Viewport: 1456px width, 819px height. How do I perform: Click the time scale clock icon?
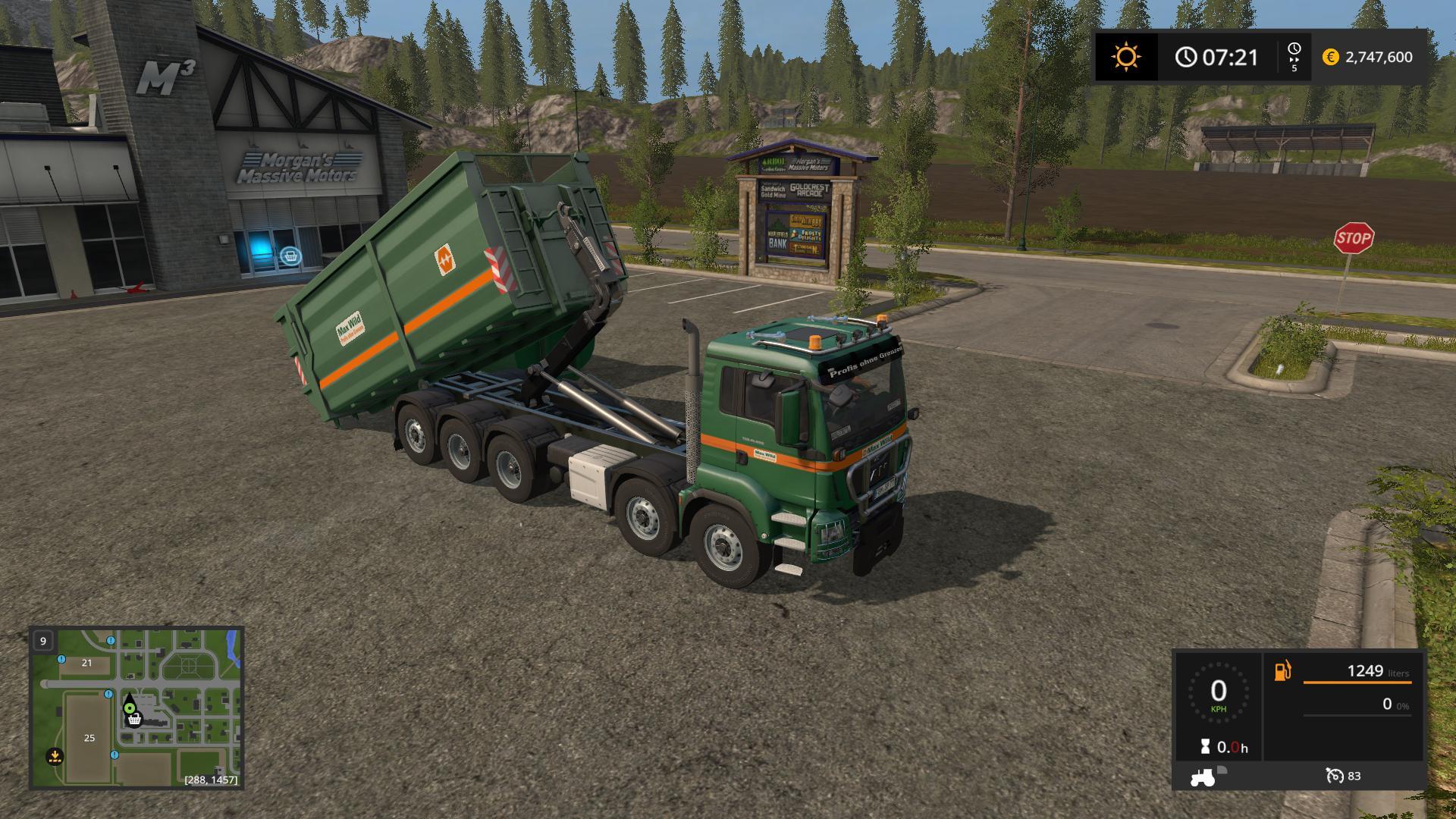coord(1294,49)
